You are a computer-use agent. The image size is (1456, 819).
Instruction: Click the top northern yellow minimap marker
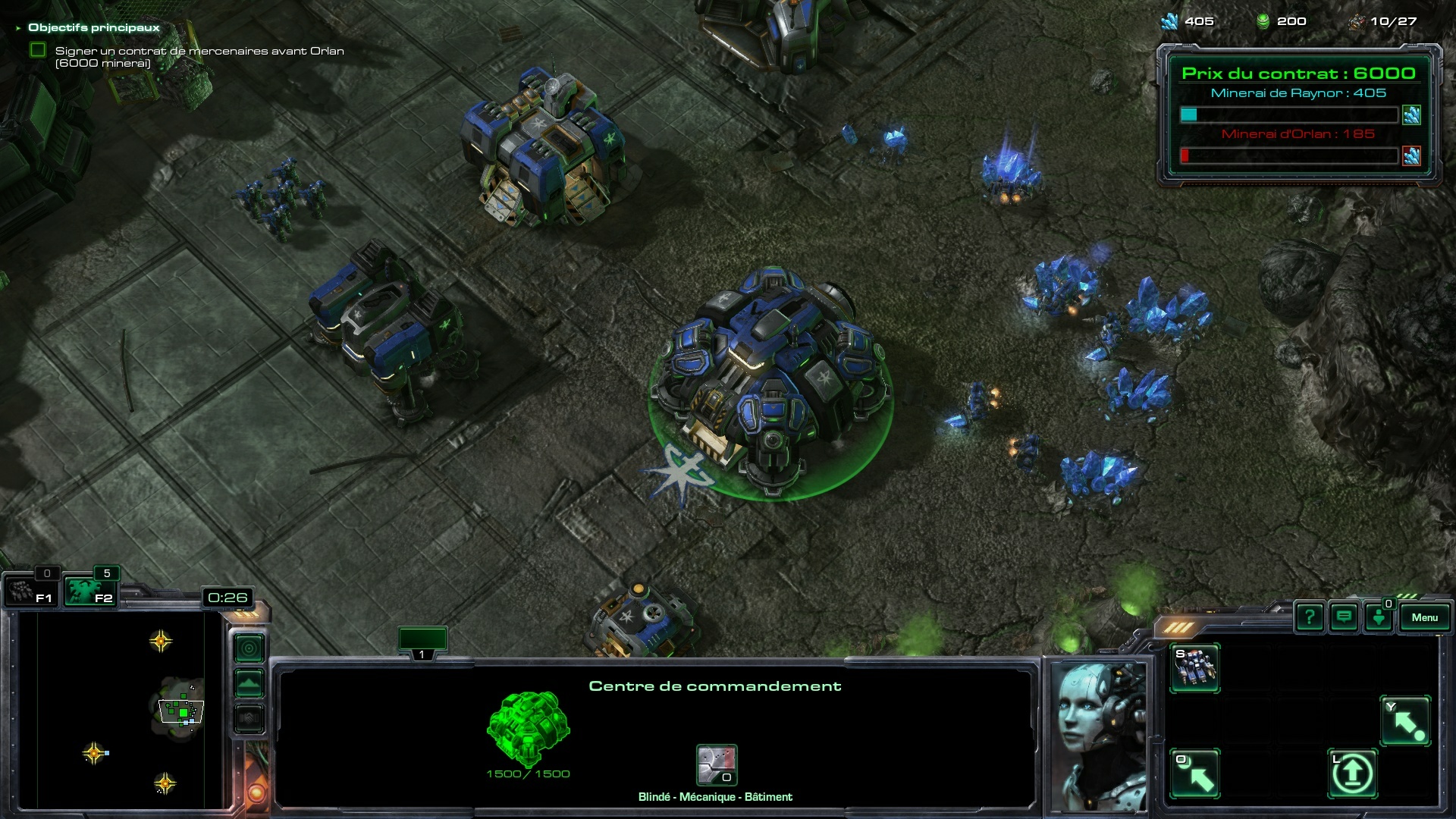pos(161,641)
